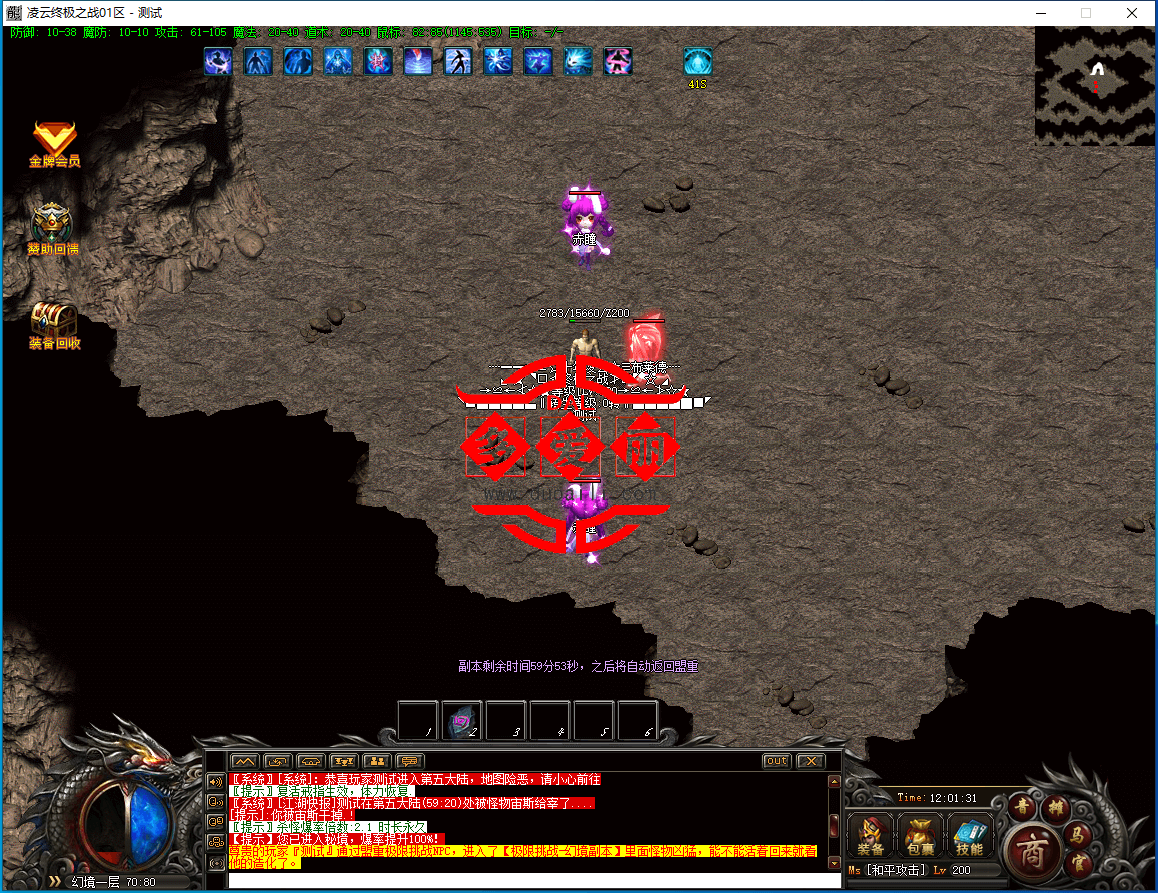Use the black silhouette running skill

(x=458, y=61)
